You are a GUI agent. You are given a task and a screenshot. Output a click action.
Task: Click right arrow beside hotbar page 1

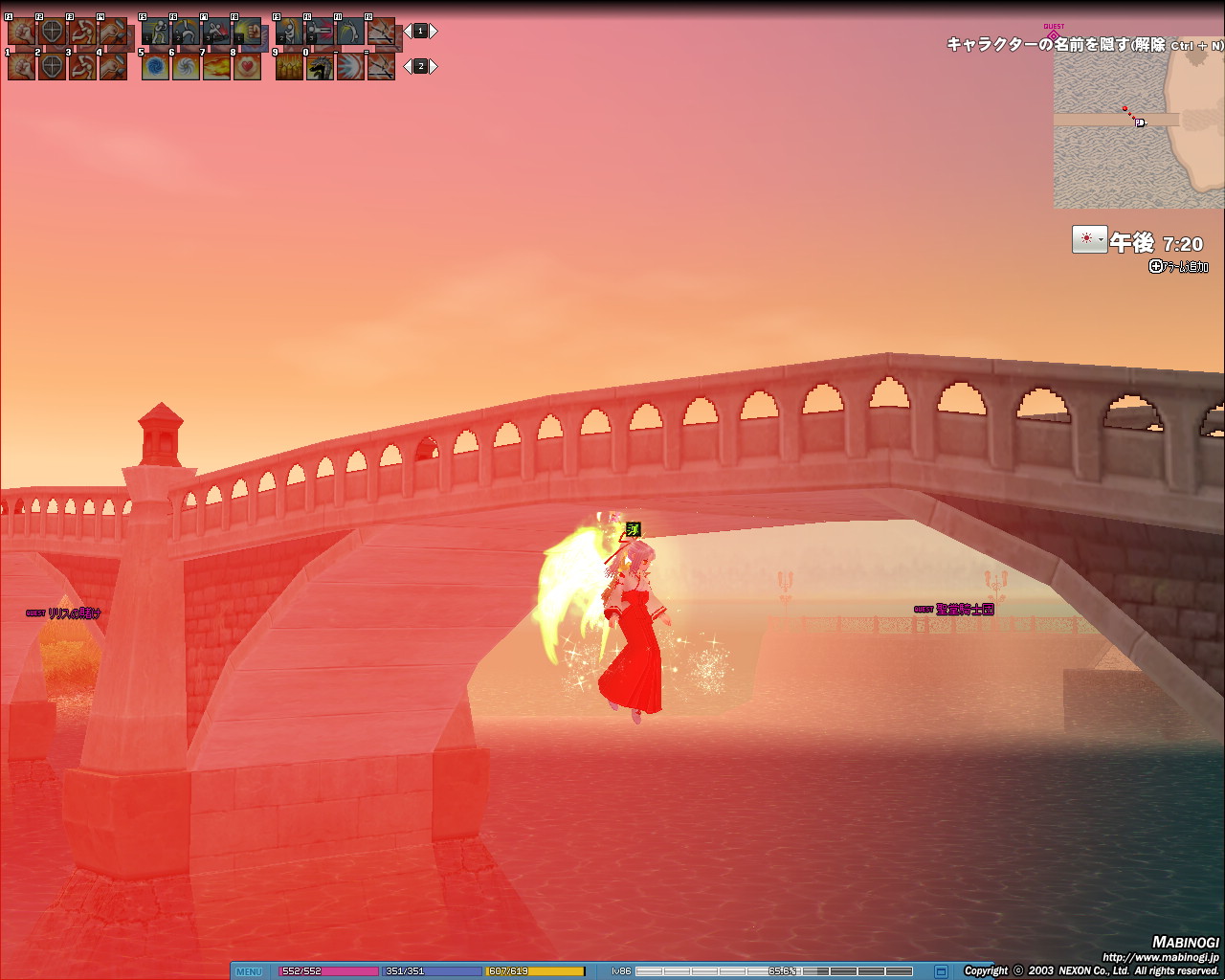point(434,32)
